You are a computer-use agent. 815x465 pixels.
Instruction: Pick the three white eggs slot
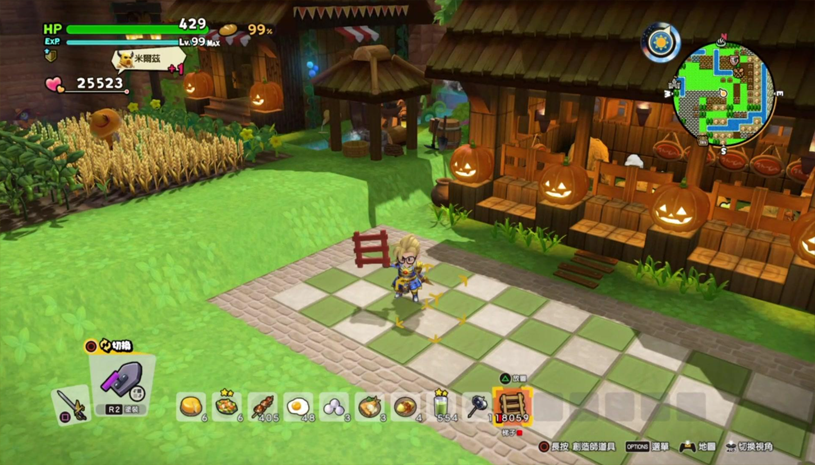pyautogui.click(x=334, y=406)
